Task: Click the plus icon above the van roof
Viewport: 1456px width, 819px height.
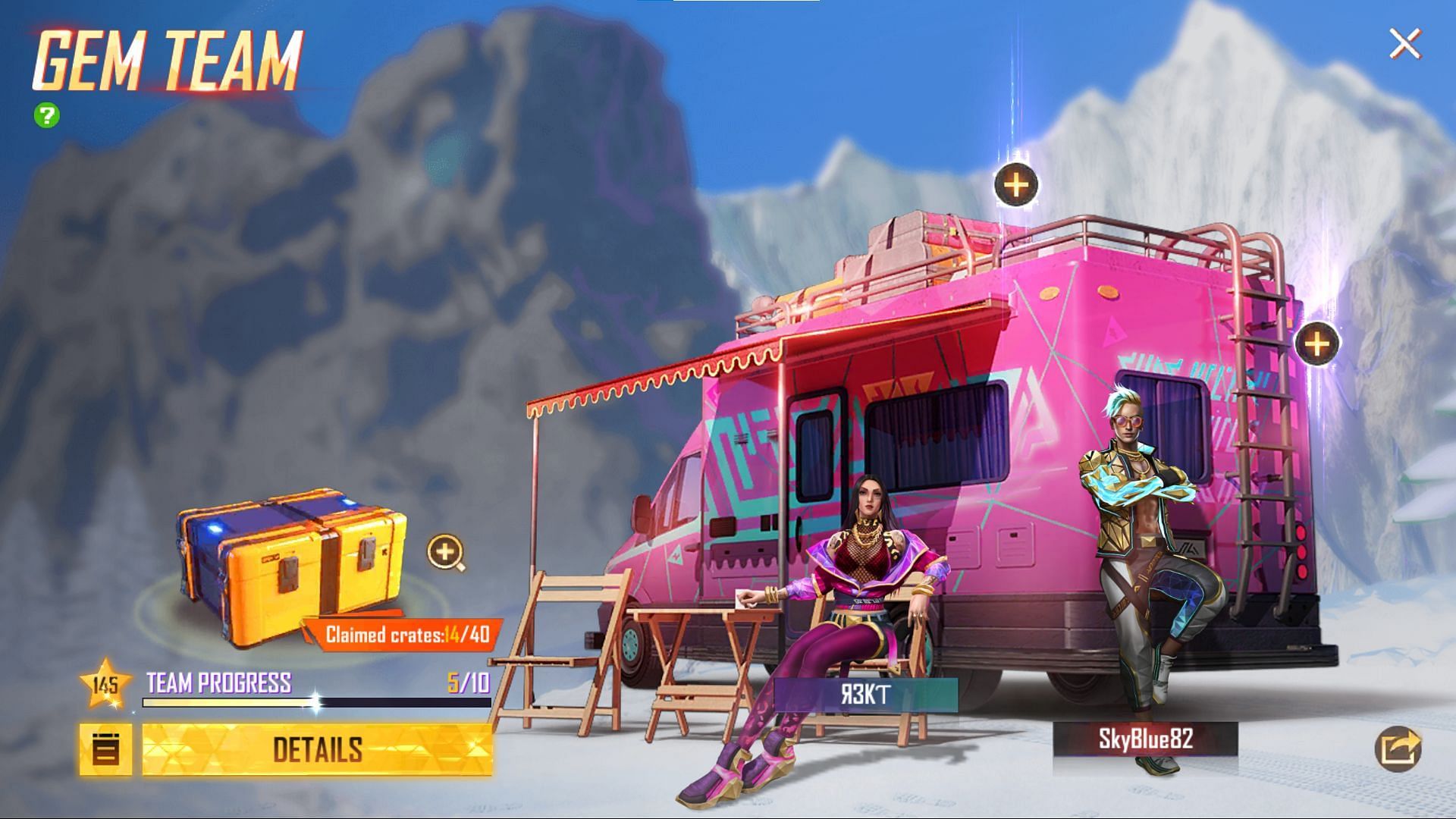Action: [1016, 184]
